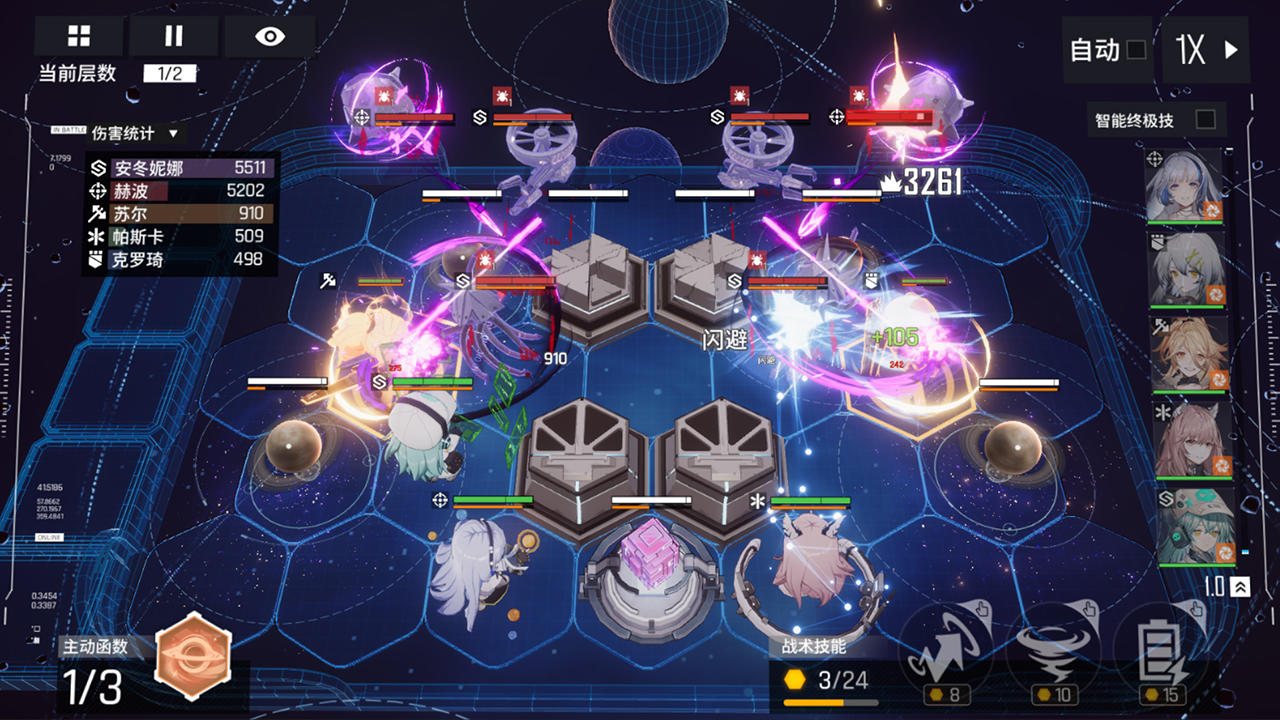
Task: Tick the 智能终极技 checkbox
Action: 1206,120
